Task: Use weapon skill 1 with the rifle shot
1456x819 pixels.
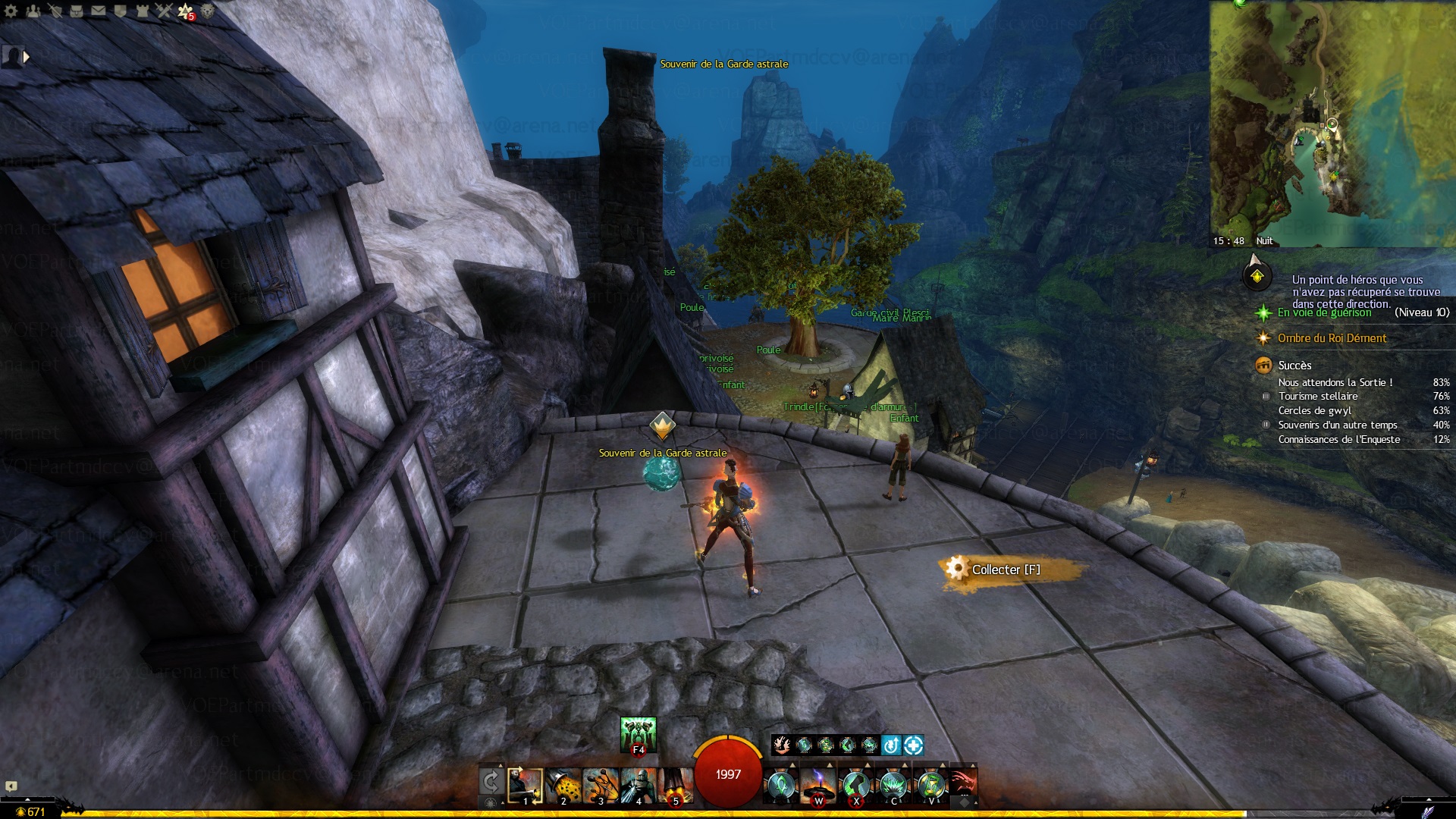Action: (525, 786)
